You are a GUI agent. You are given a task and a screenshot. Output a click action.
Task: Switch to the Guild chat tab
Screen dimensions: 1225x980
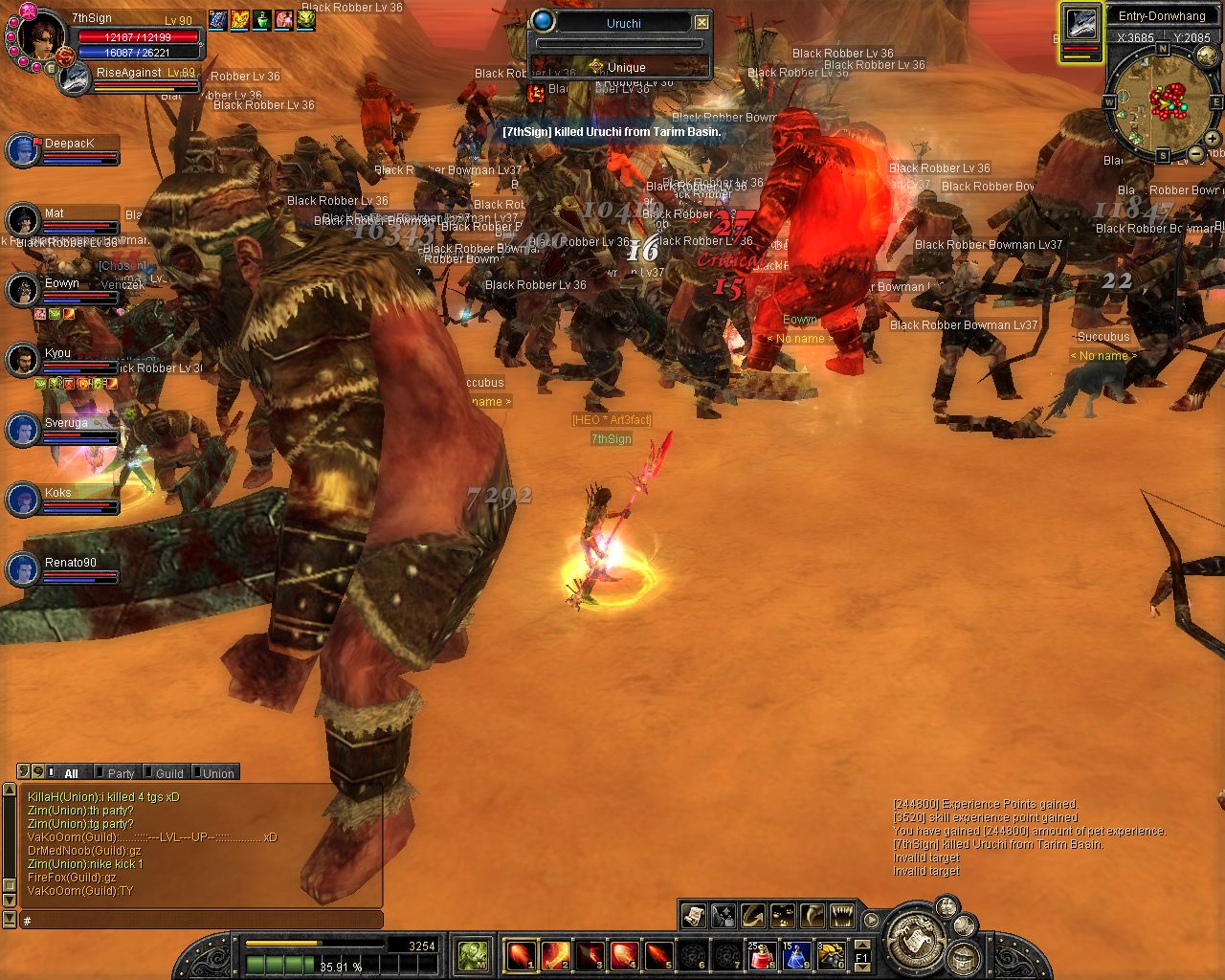click(169, 773)
